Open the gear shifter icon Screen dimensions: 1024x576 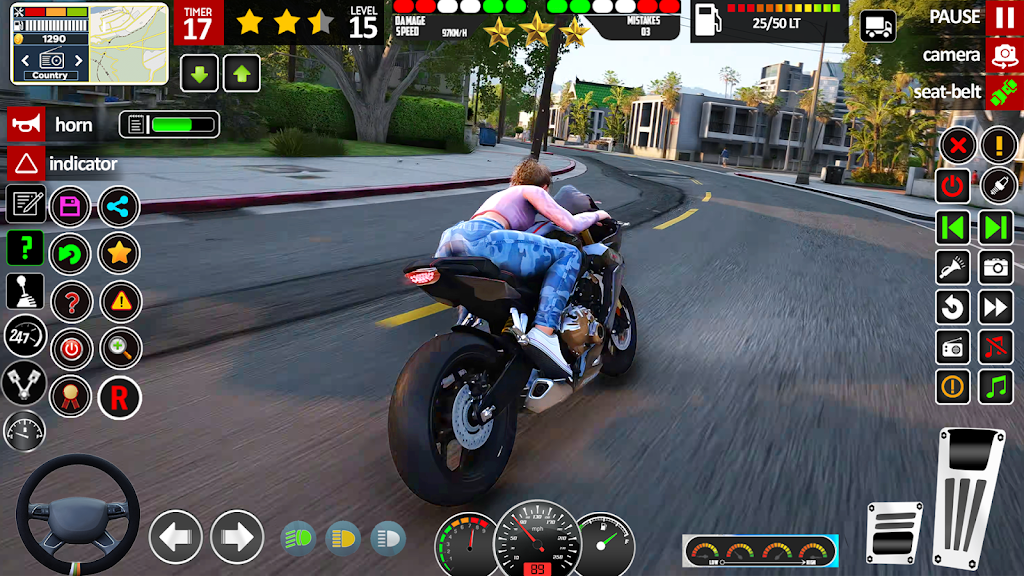[x=25, y=292]
